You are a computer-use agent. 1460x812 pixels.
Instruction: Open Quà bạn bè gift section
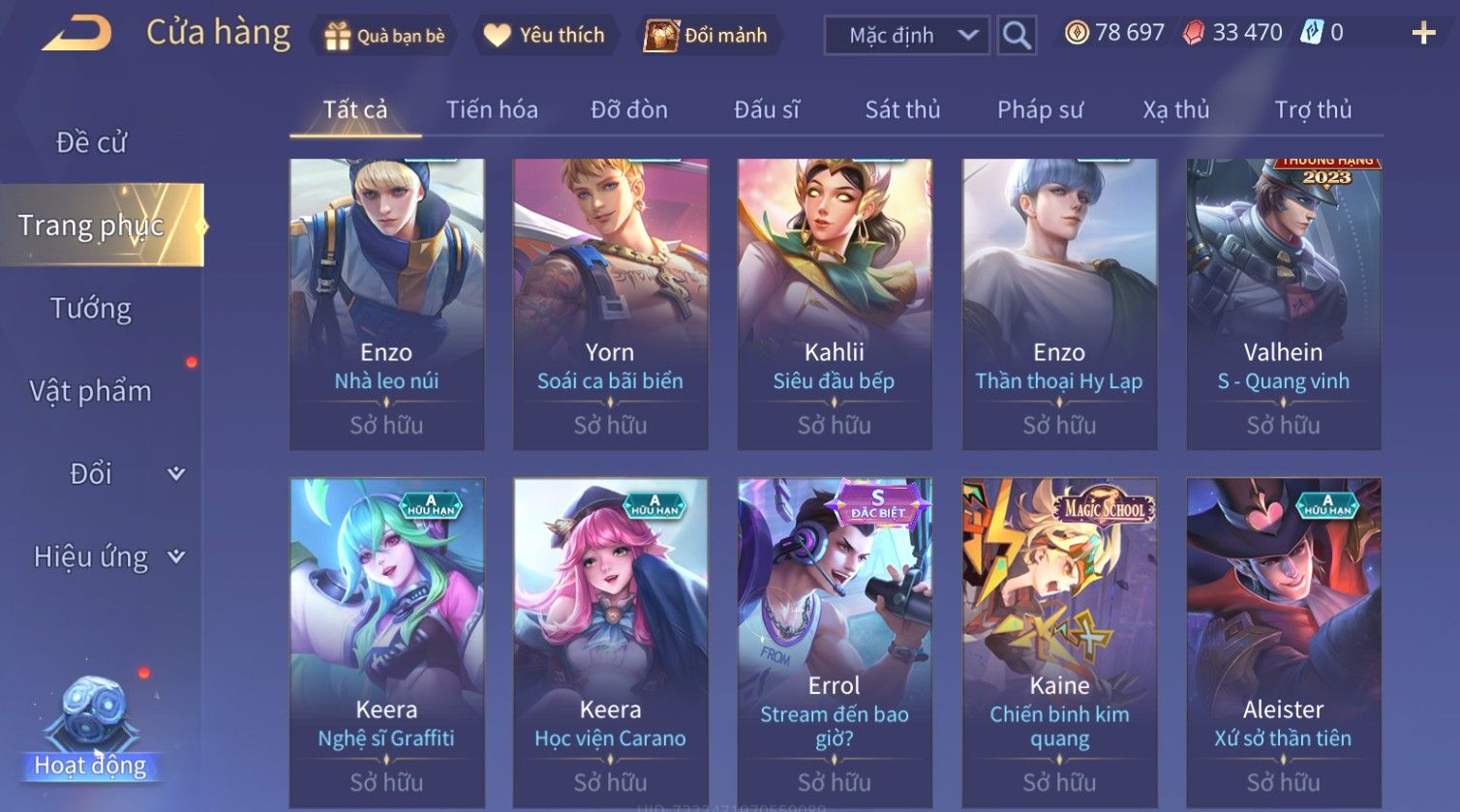[x=385, y=36]
